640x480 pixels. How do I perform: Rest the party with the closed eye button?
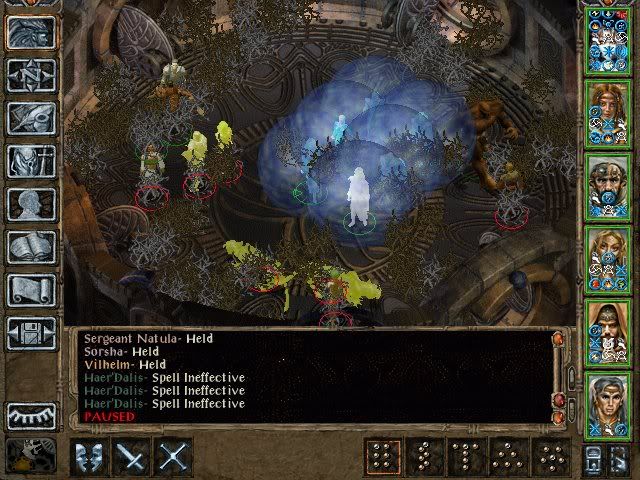tap(29, 415)
